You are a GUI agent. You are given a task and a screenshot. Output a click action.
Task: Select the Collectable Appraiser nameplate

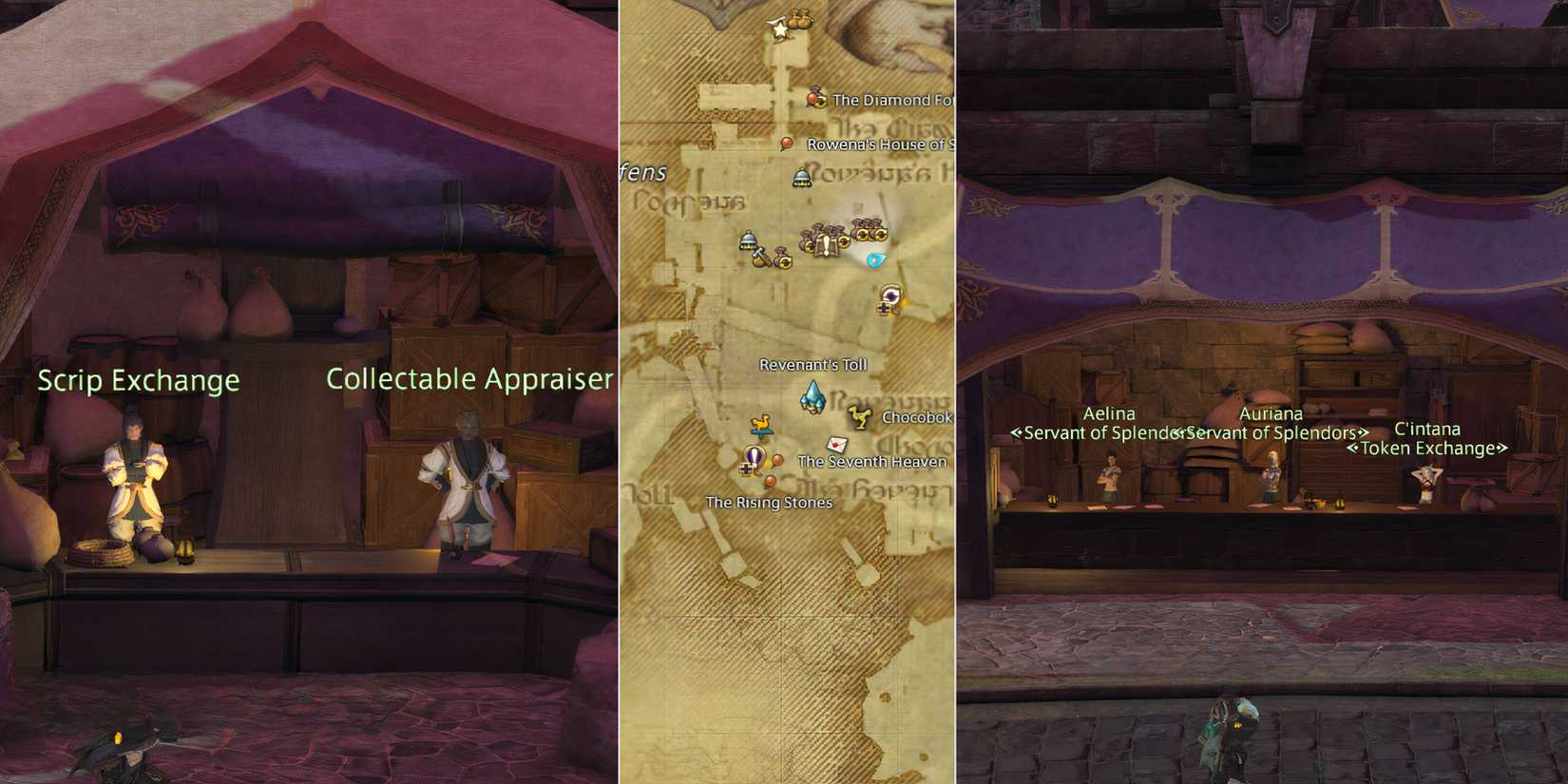(468, 378)
